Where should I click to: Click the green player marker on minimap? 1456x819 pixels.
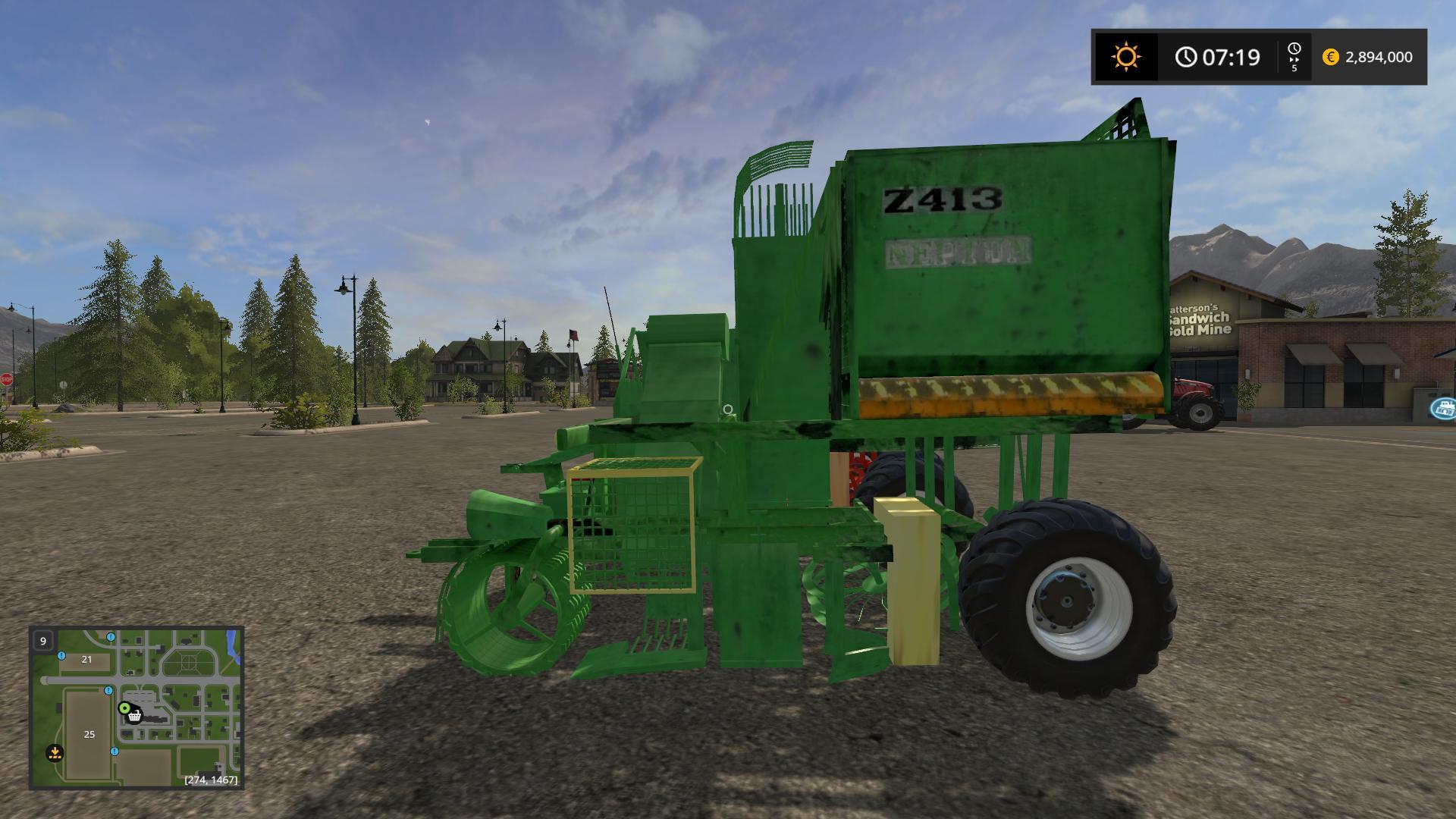tap(125, 708)
